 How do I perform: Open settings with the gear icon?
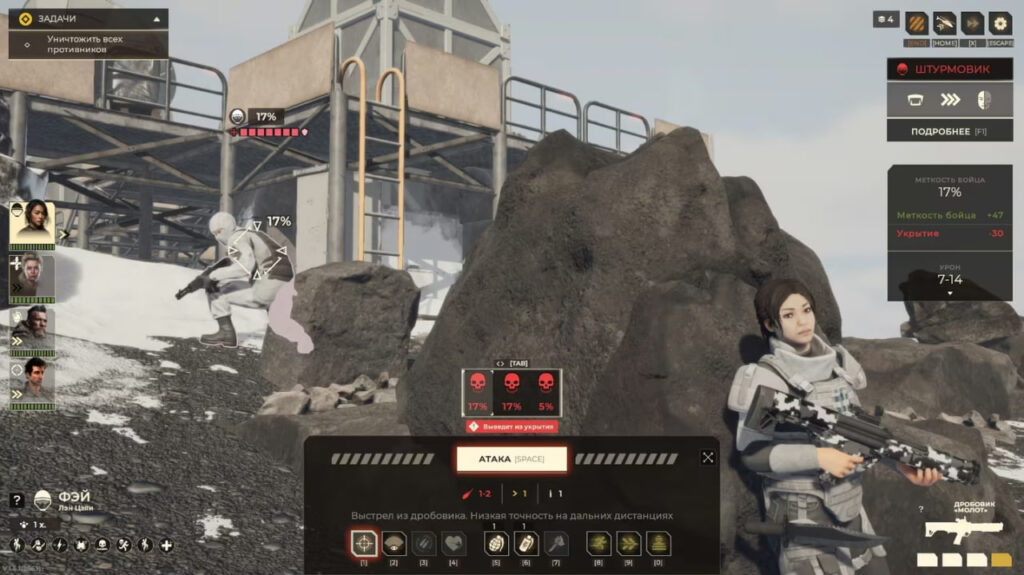(1000, 23)
